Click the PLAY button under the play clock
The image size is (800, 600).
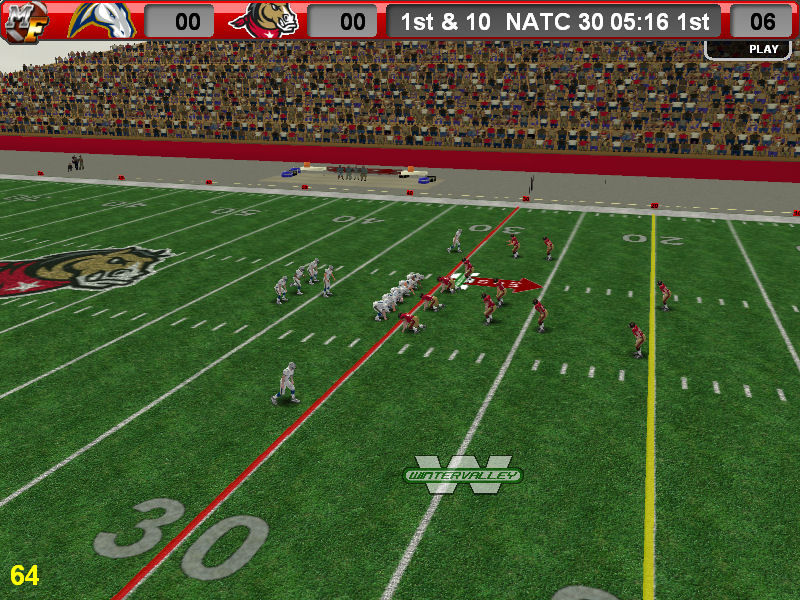tap(762, 49)
